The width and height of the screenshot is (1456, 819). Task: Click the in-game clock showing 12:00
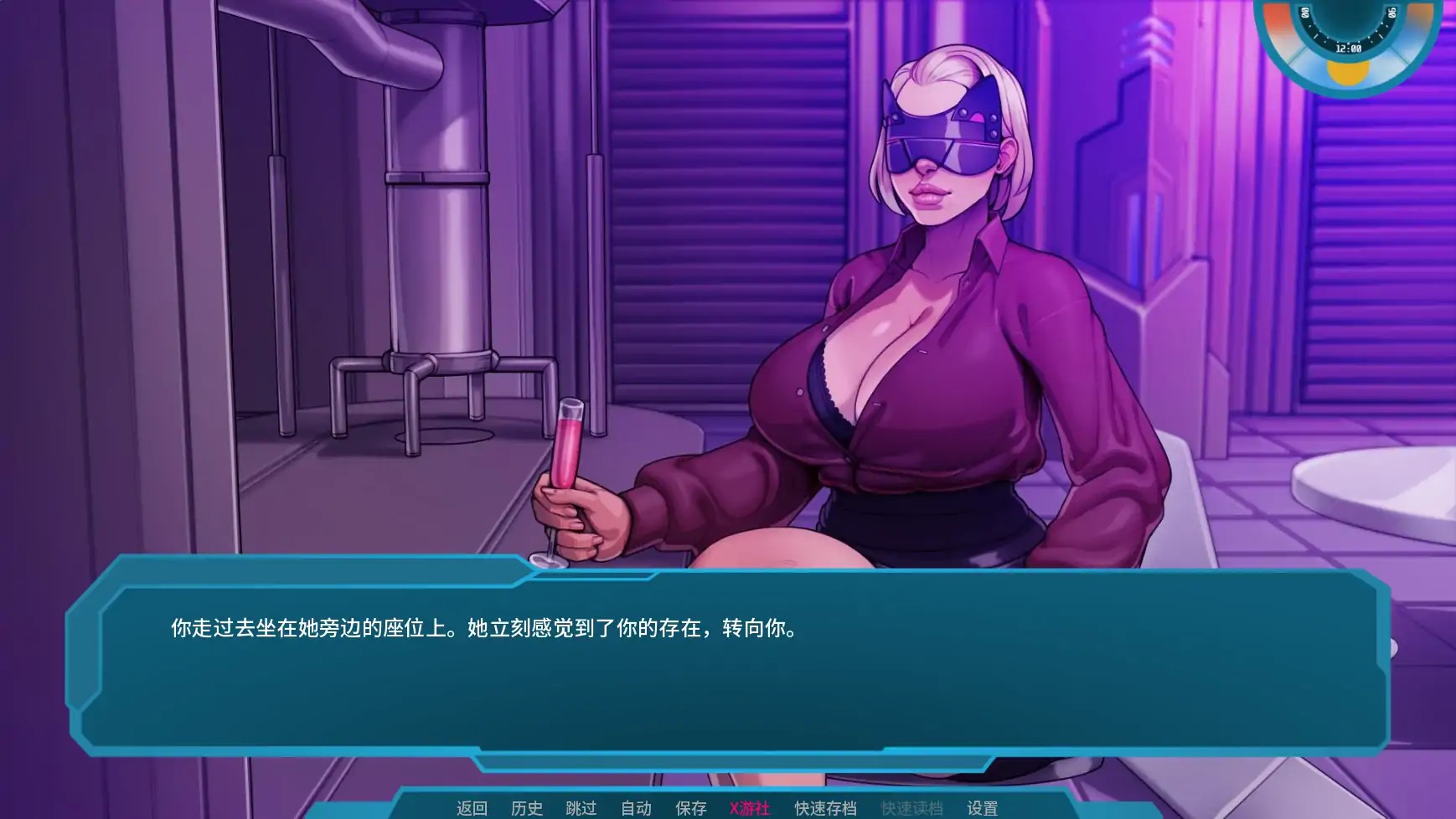tap(1349, 48)
